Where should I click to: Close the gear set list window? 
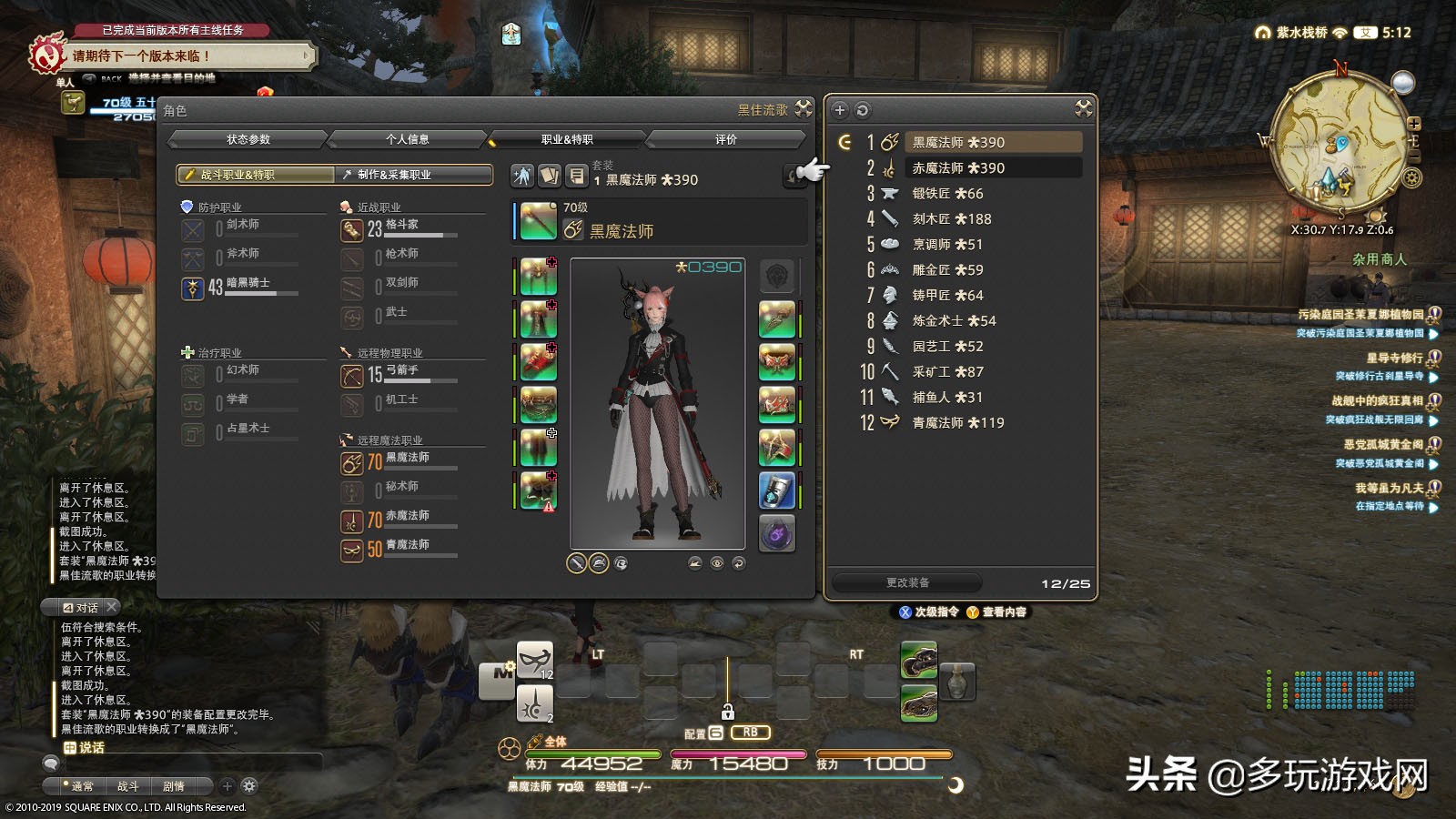[x=1083, y=109]
